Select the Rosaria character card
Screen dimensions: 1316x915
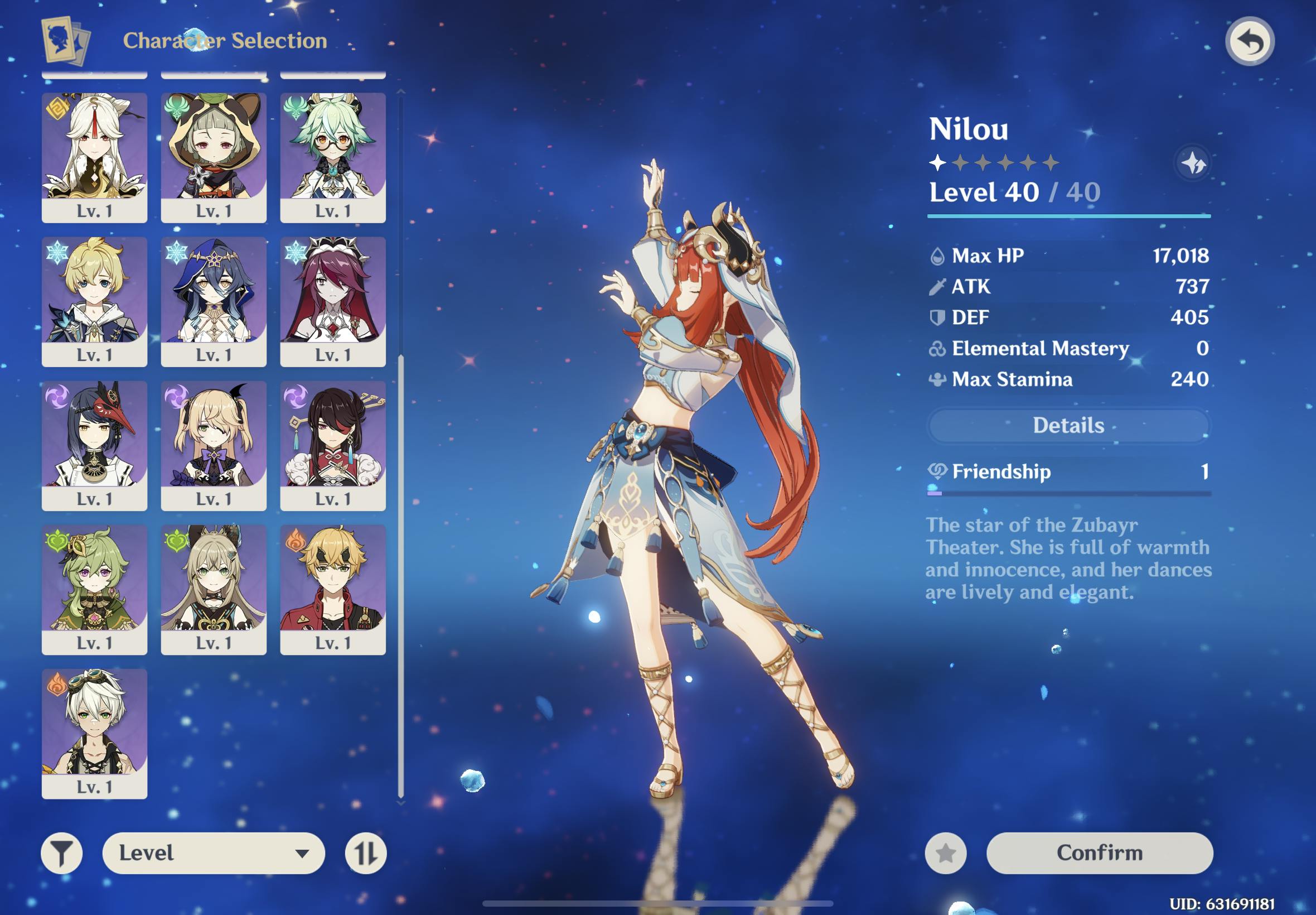[333, 301]
